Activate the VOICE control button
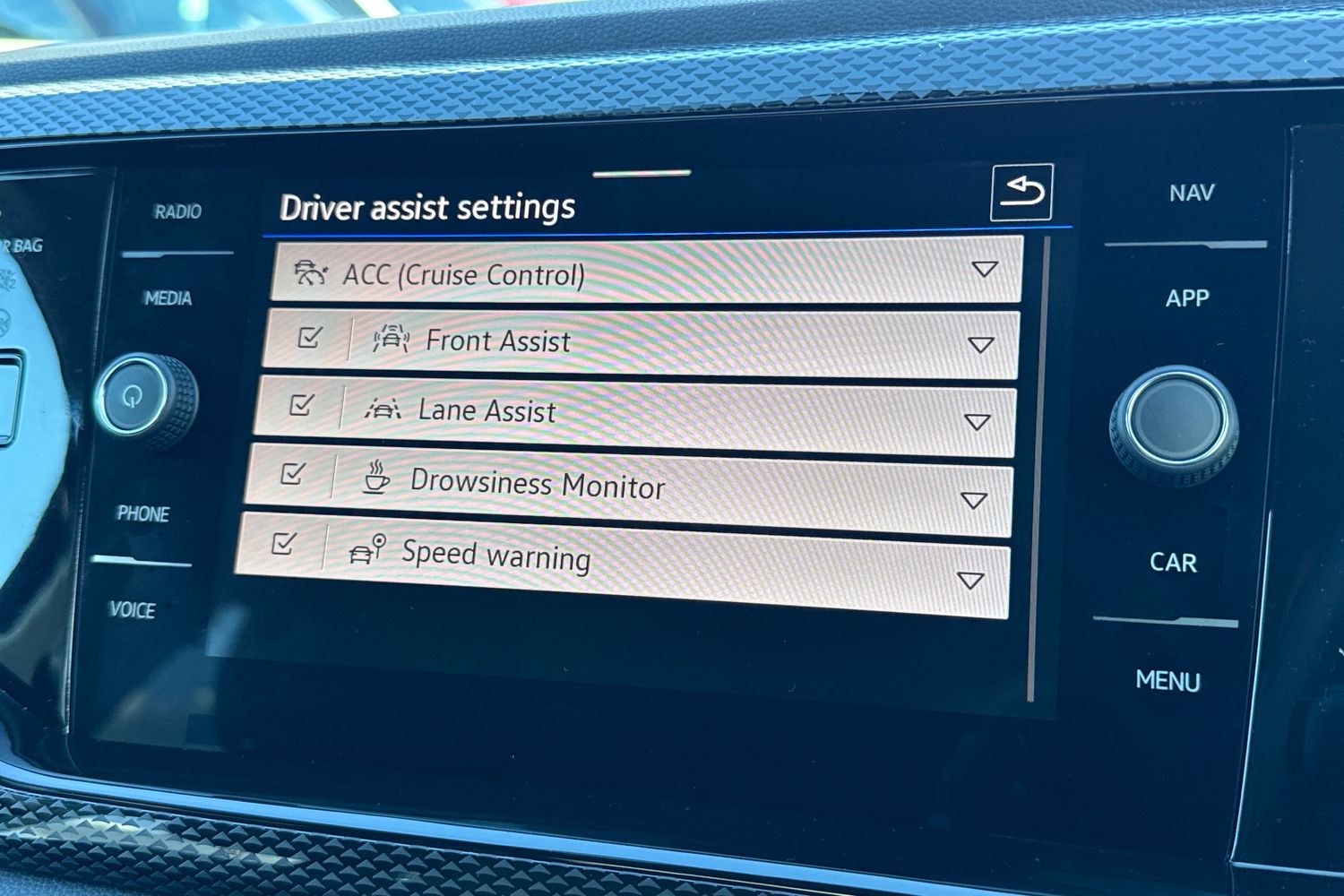 click(x=133, y=610)
